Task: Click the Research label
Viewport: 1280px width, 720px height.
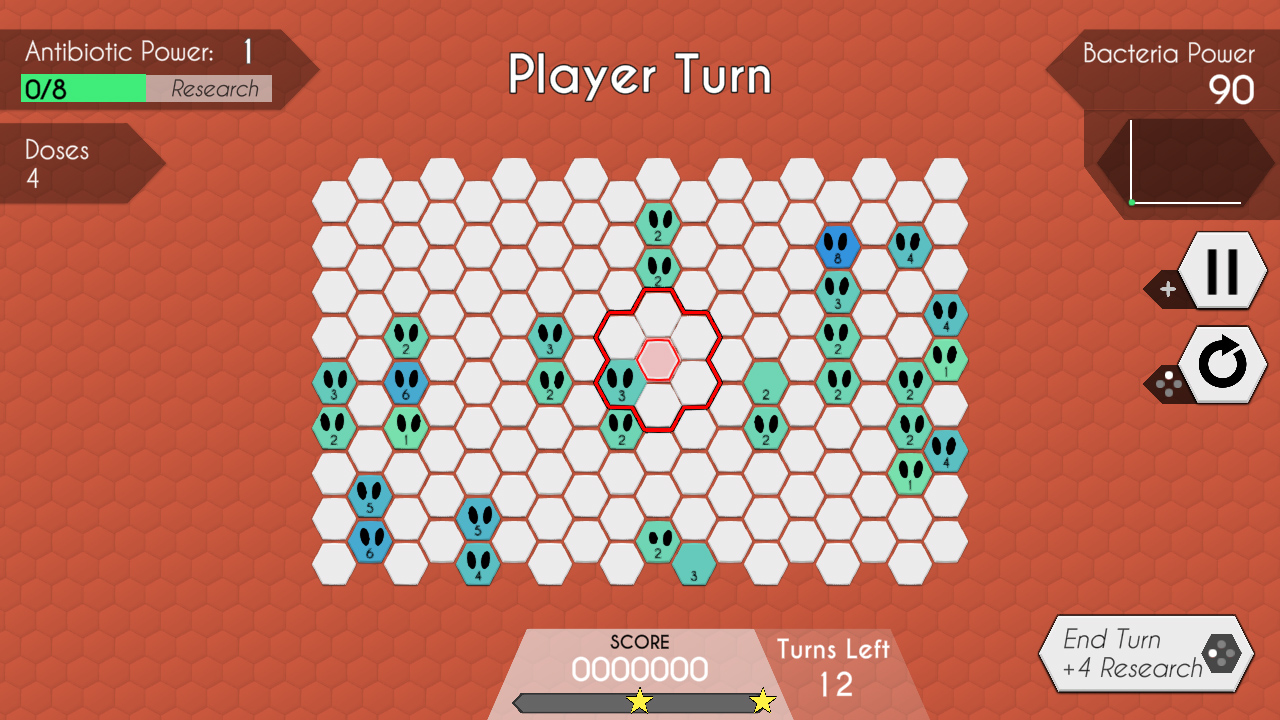Action: (x=218, y=89)
